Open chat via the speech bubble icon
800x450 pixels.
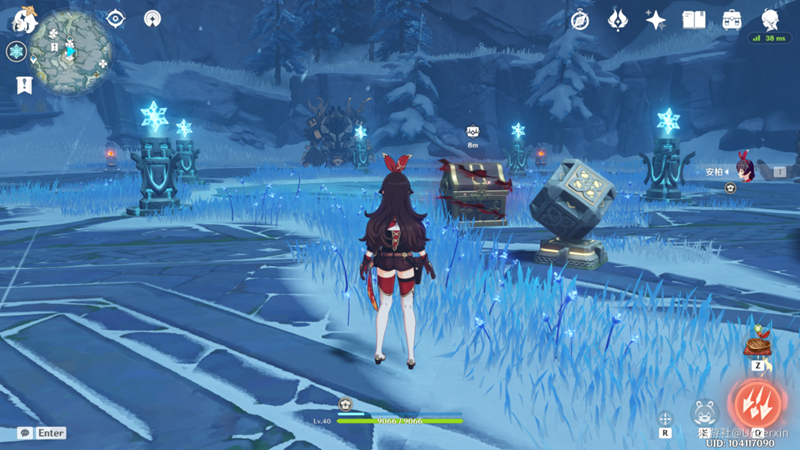point(24,433)
